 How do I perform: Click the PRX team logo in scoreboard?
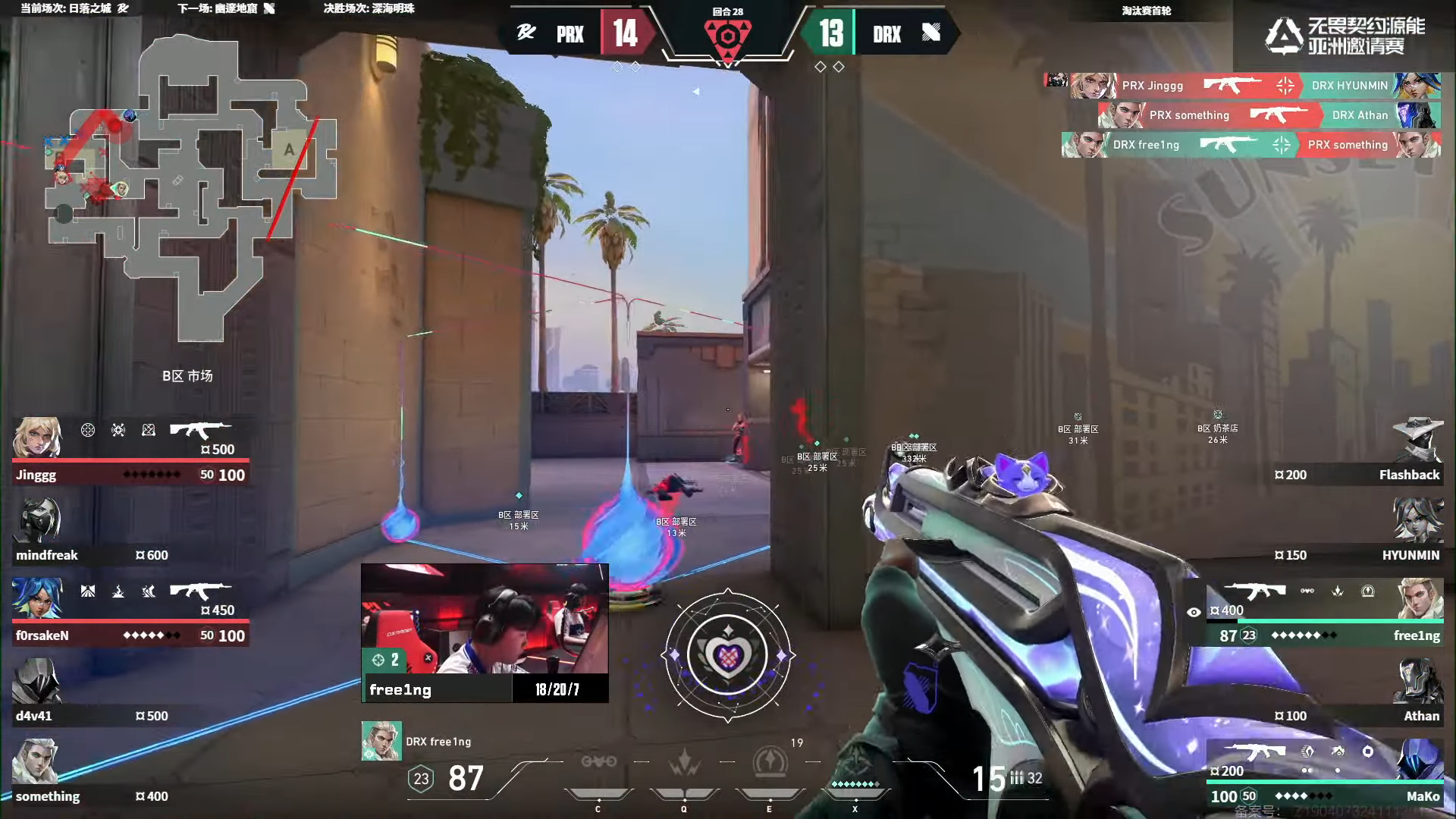click(526, 33)
